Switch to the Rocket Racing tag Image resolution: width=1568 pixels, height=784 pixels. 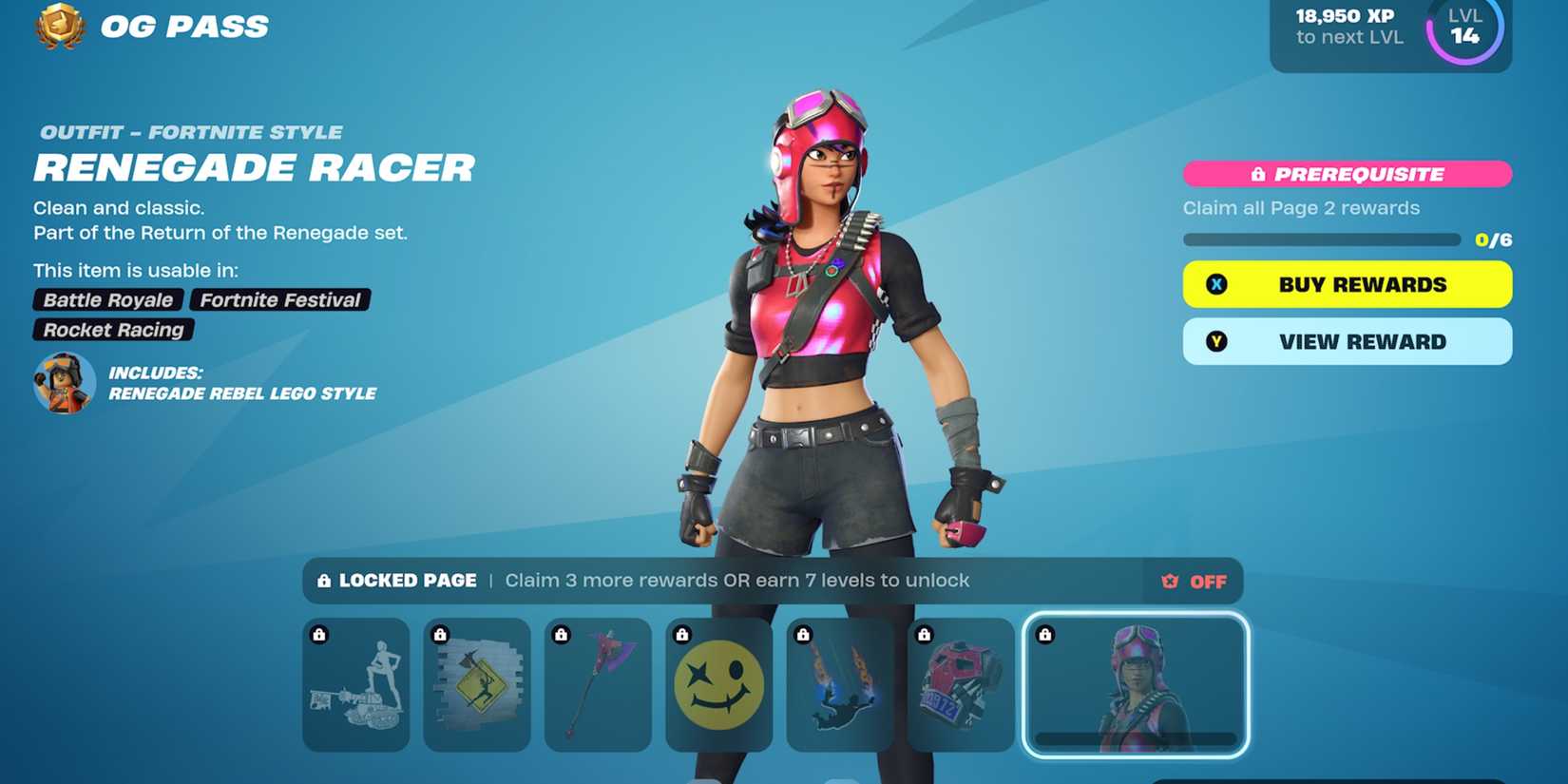point(111,330)
